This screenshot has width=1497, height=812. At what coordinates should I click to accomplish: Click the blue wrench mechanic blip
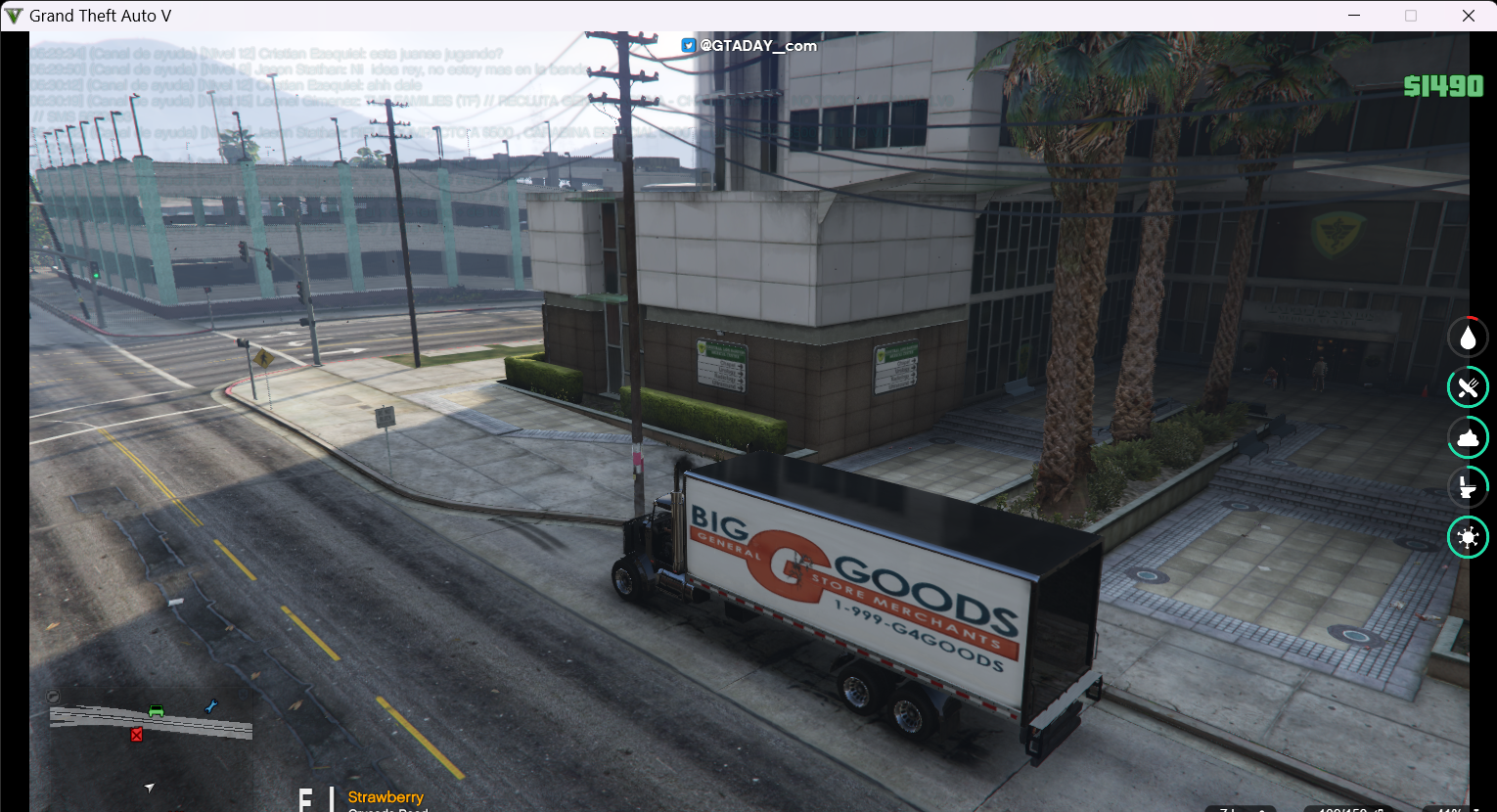pyautogui.click(x=210, y=706)
